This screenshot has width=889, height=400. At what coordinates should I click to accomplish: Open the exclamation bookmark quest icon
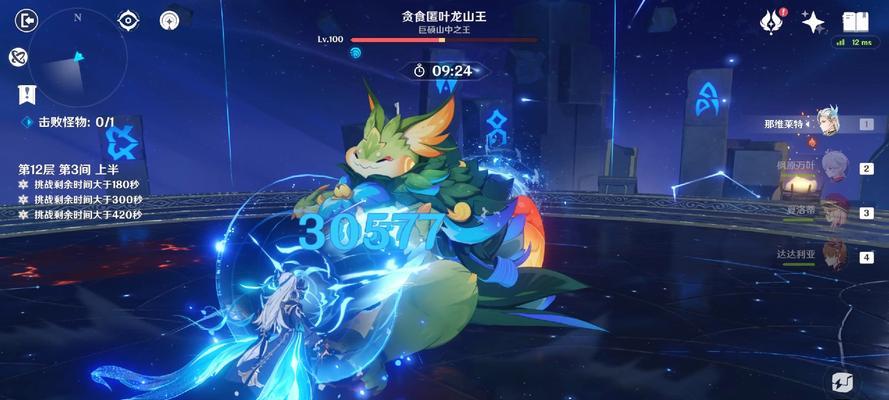[x=27, y=94]
